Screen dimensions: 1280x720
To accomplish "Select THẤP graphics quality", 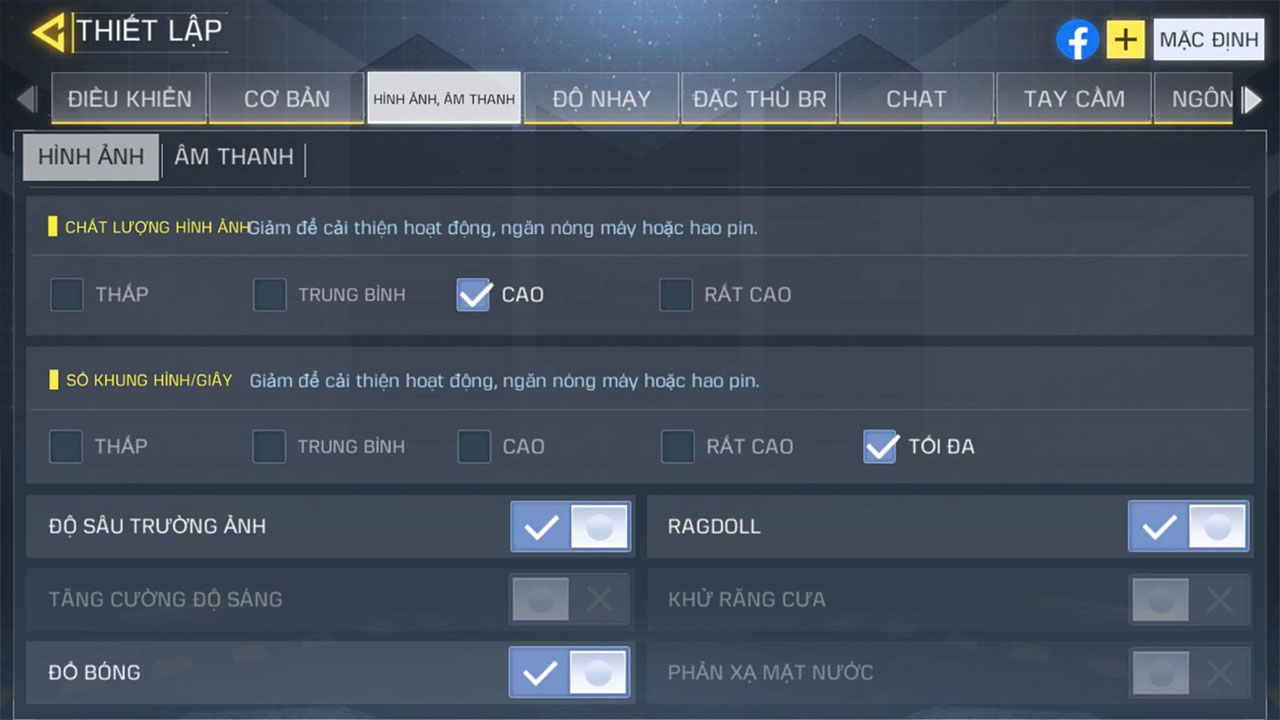I will tap(66, 294).
